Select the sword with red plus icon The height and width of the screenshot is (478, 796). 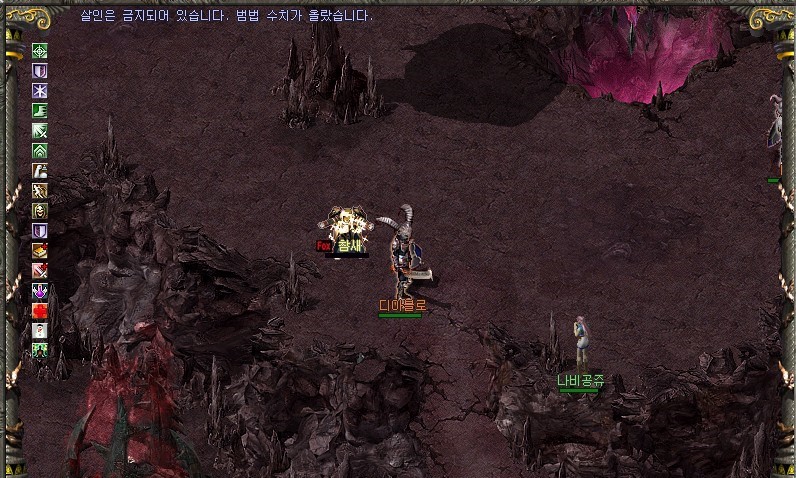(x=40, y=270)
